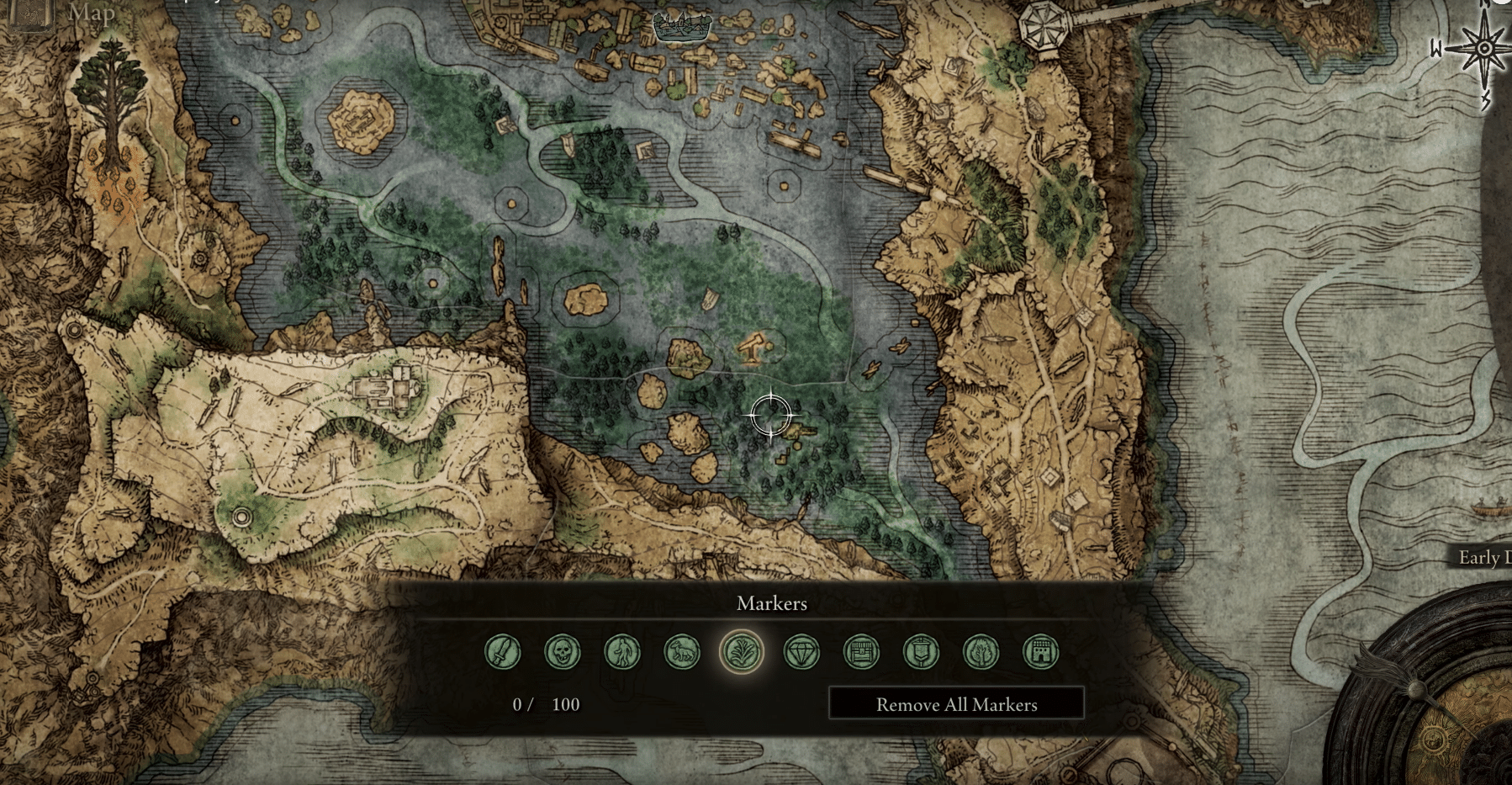Screen dimensions: 1512x785
Task: Select the gemstone marker icon
Action: 801,652
